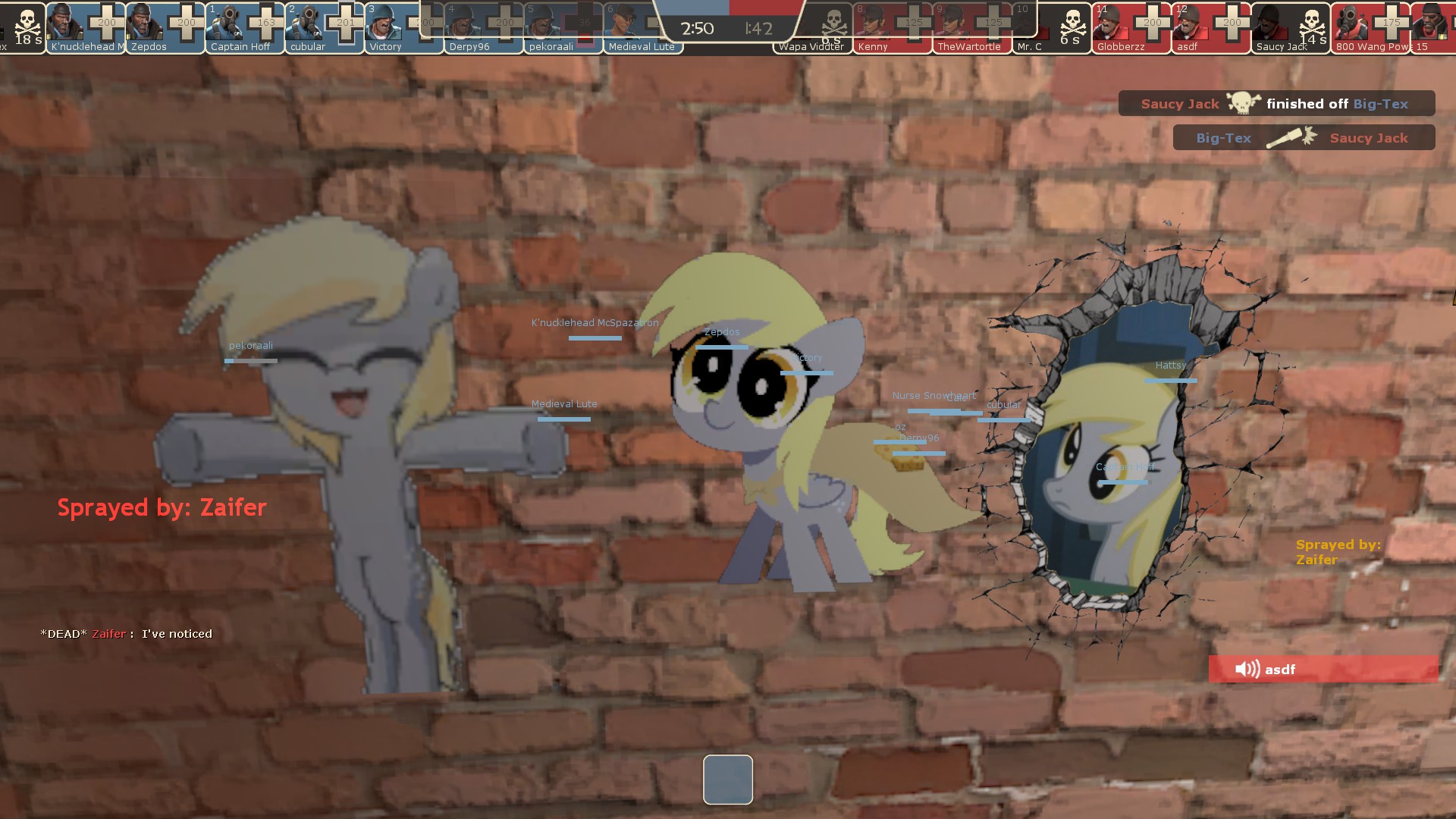The width and height of the screenshot is (1456, 819).
Task: Click Zaifer's chat message
Action: point(127,634)
